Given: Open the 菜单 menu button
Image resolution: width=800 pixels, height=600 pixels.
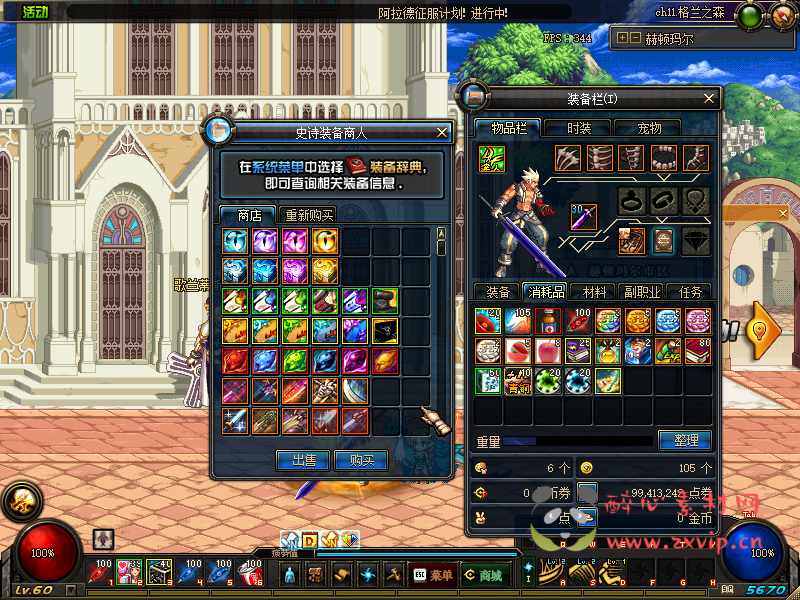Looking at the screenshot, I should tap(432, 575).
